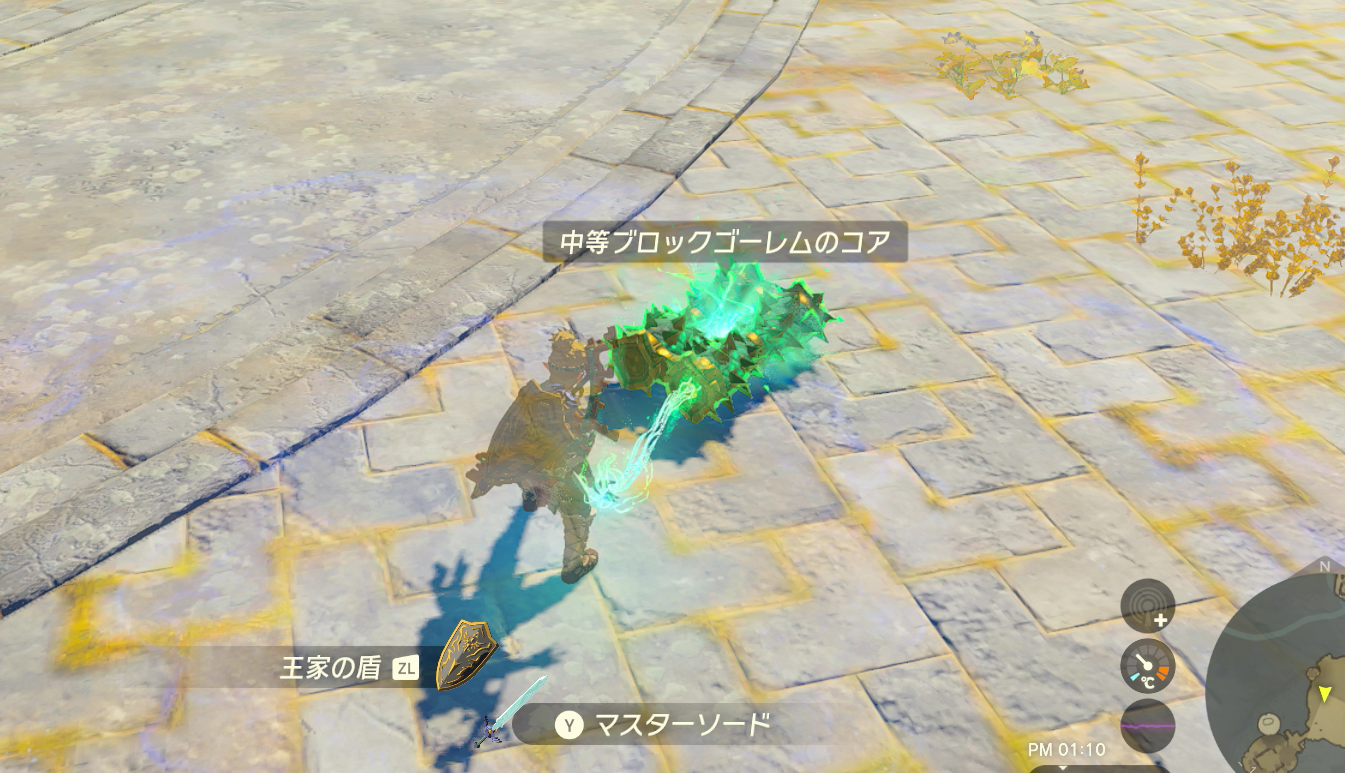Click the plus sign on the sensor icon
1345x773 pixels.
pos(1161,619)
